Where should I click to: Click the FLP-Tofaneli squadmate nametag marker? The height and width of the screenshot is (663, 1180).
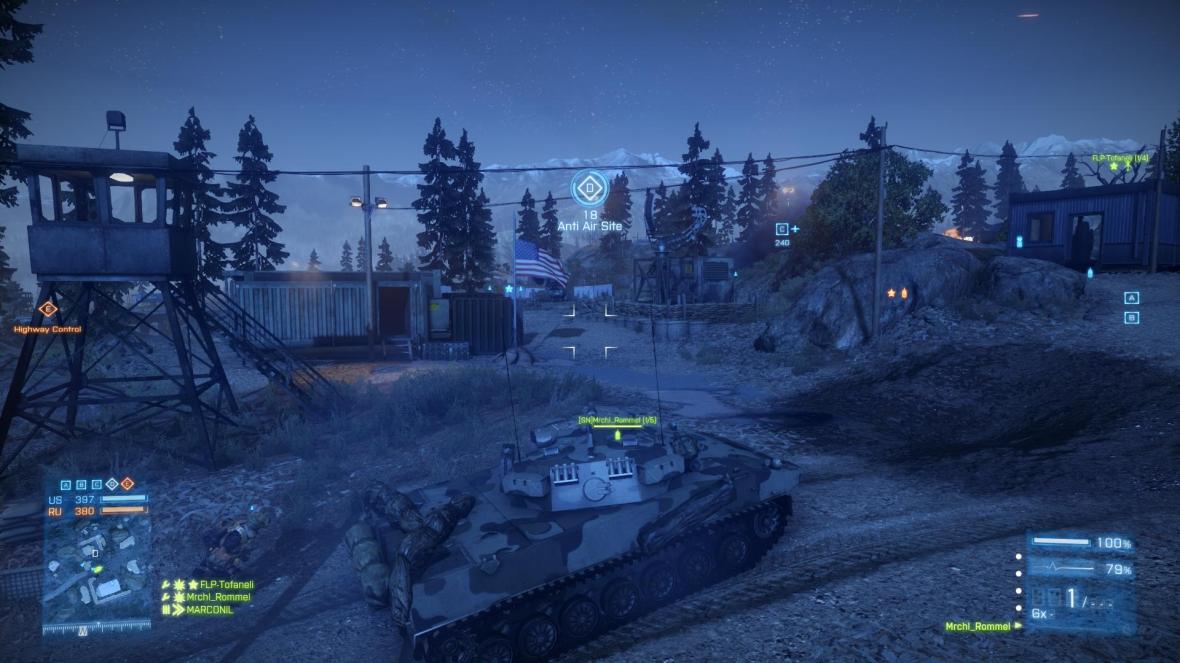pos(1119,158)
